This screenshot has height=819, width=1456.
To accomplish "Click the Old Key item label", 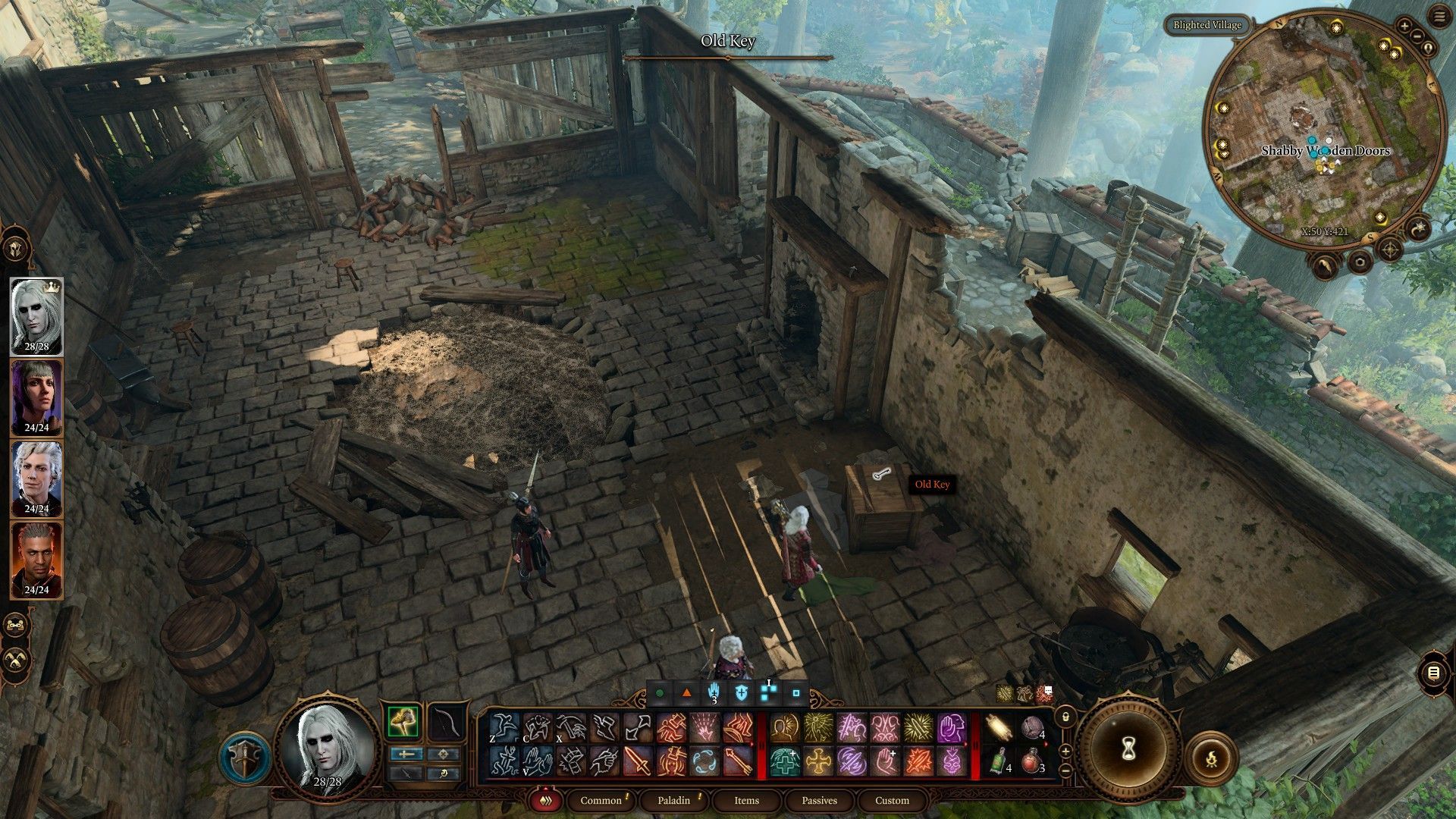I will (x=931, y=485).
